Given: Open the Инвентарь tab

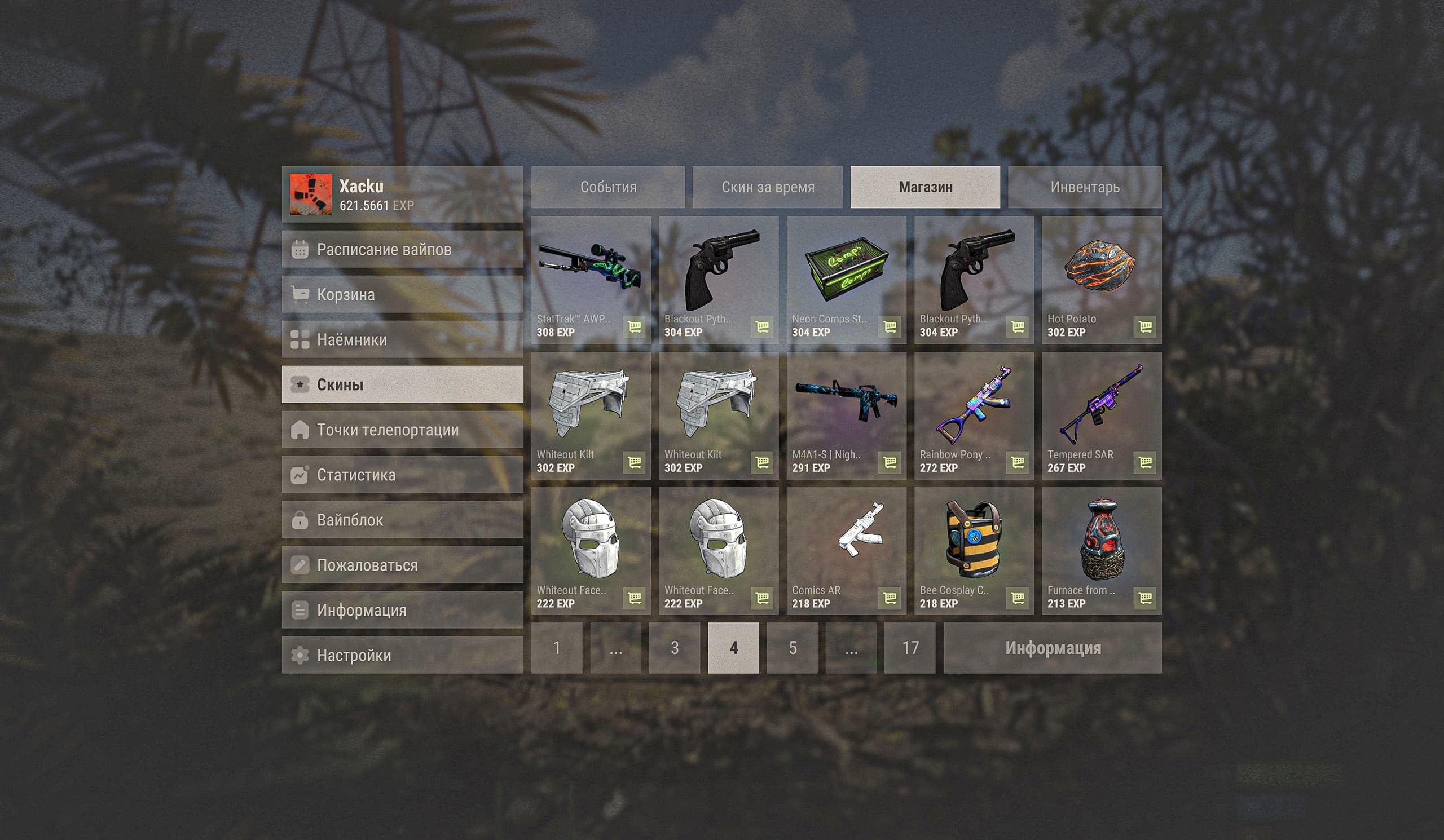Looking at the screenshot, I should (1084, 187).
